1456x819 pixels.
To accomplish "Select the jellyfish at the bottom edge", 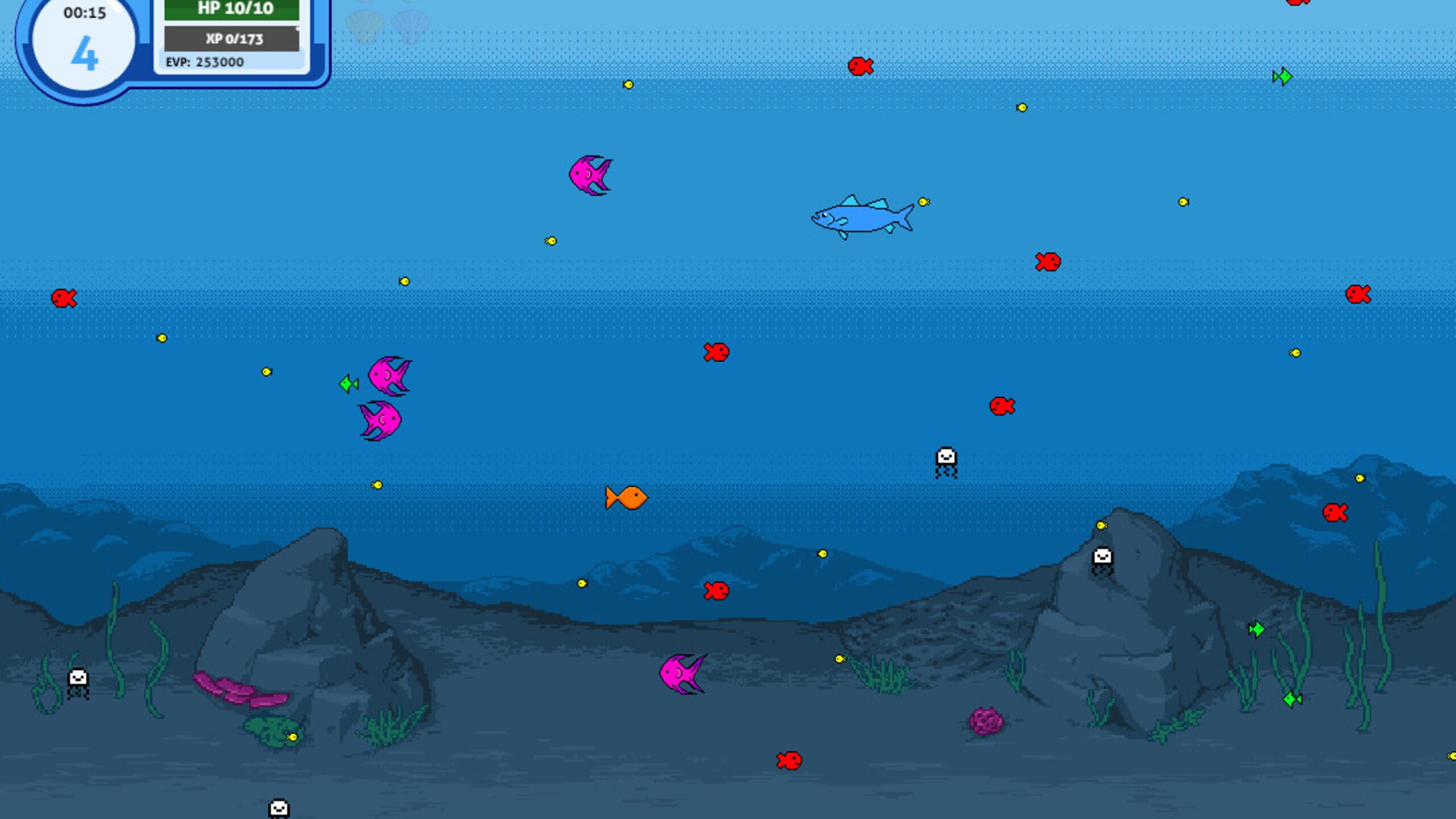I will coord(278,806).
